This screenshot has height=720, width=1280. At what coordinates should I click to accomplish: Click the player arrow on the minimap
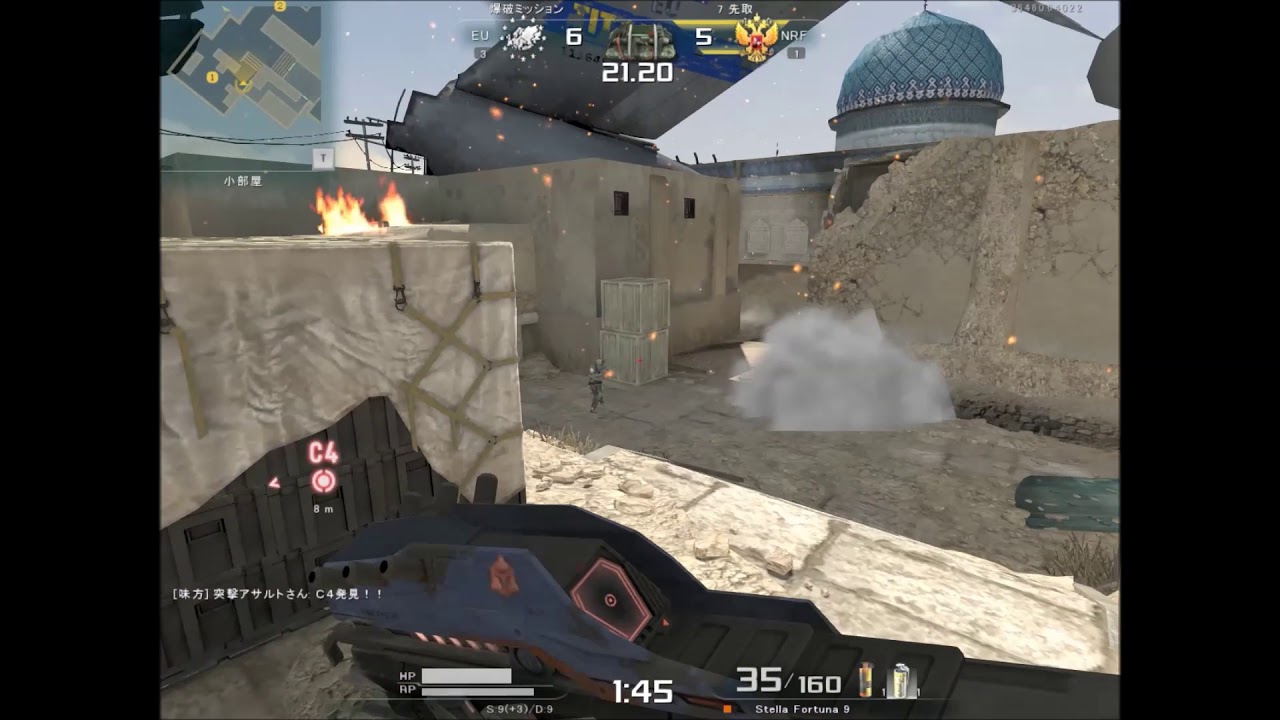coord(243,85)
